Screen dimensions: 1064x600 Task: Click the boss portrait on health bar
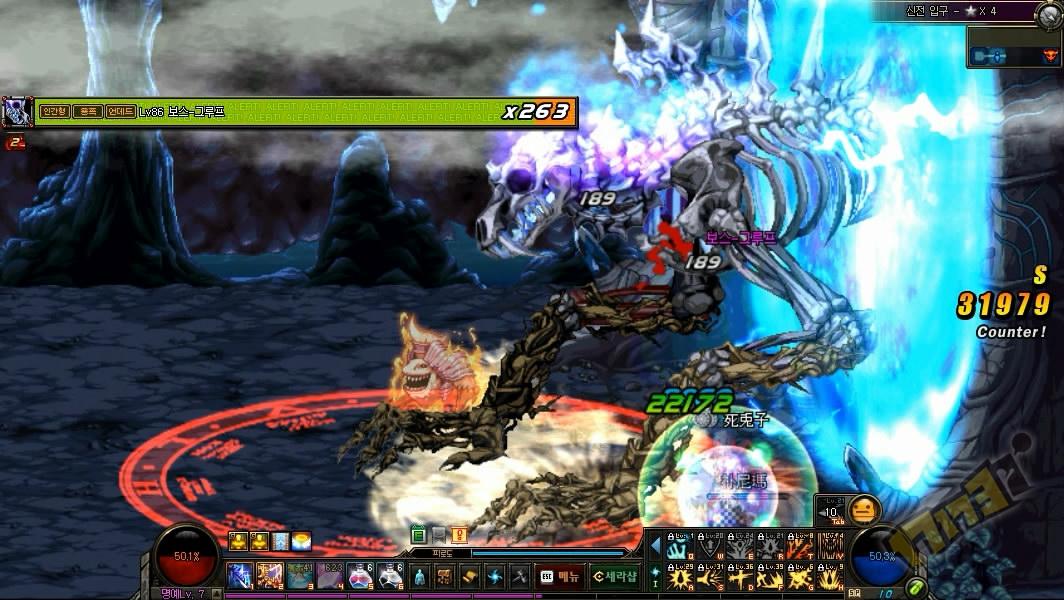[17, 111]
